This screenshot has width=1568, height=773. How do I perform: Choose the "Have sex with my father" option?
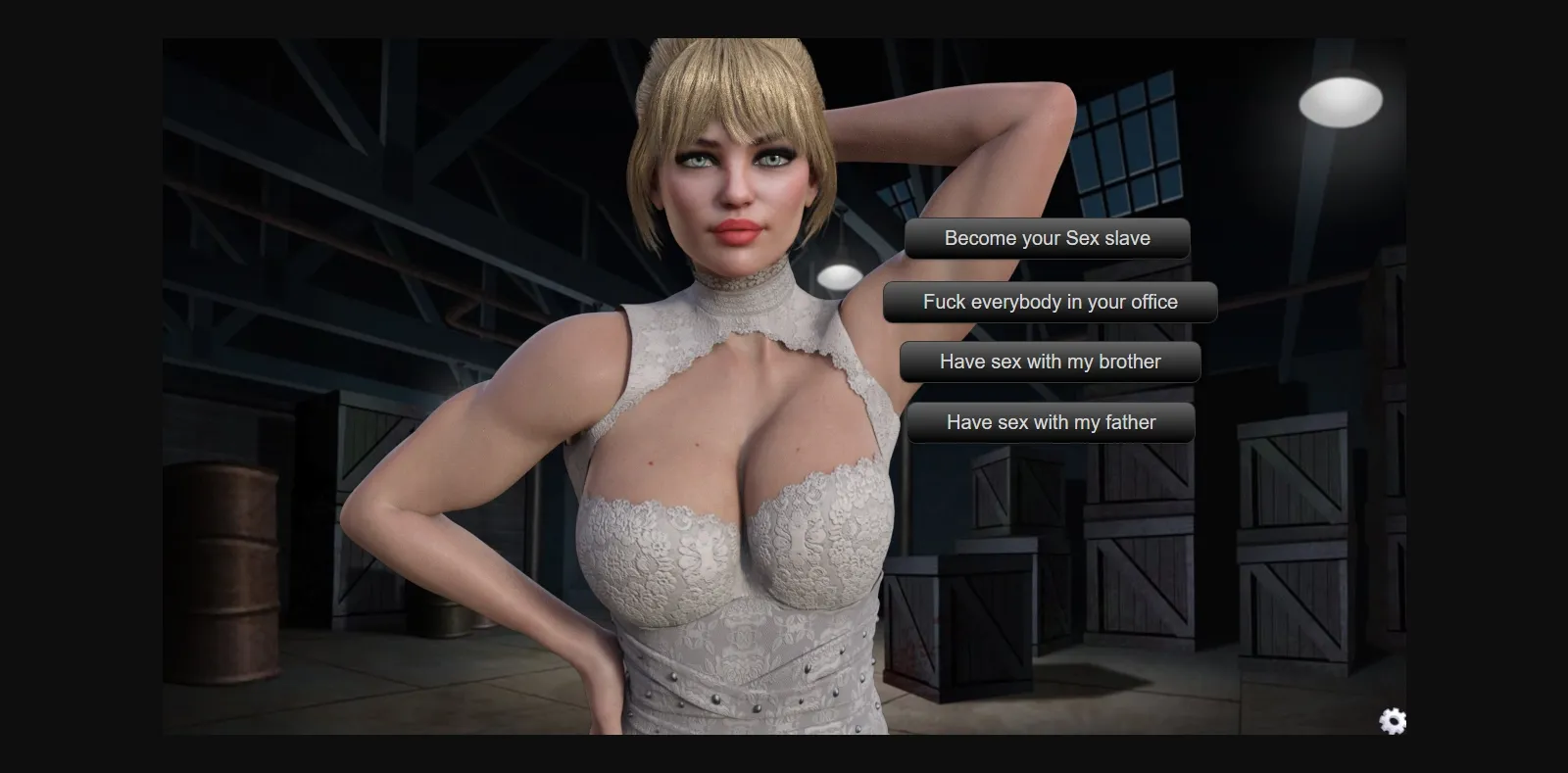(1050, 422)
